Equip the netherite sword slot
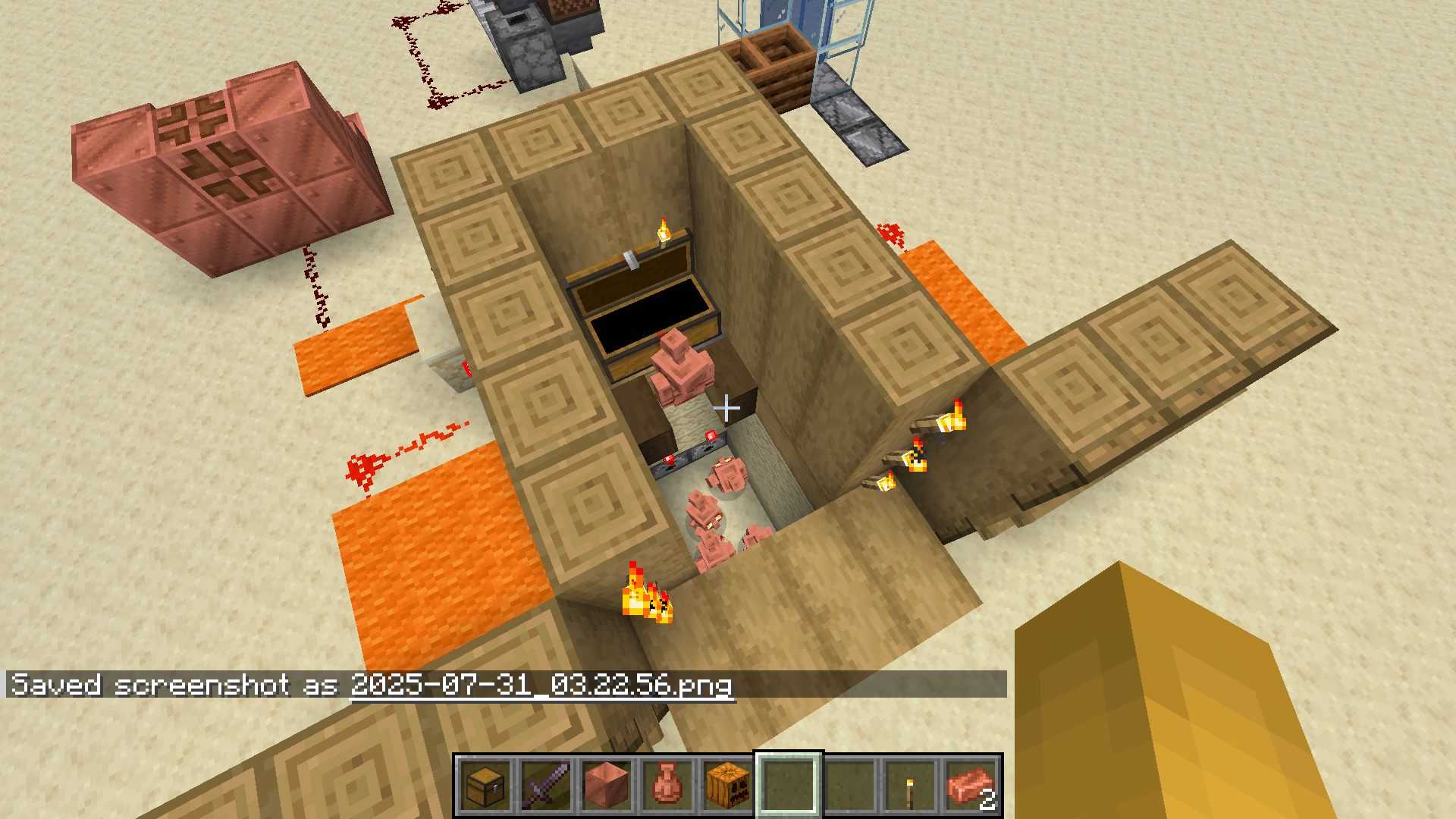Screen dimensions: 1456x819 (x=546, y=786)
